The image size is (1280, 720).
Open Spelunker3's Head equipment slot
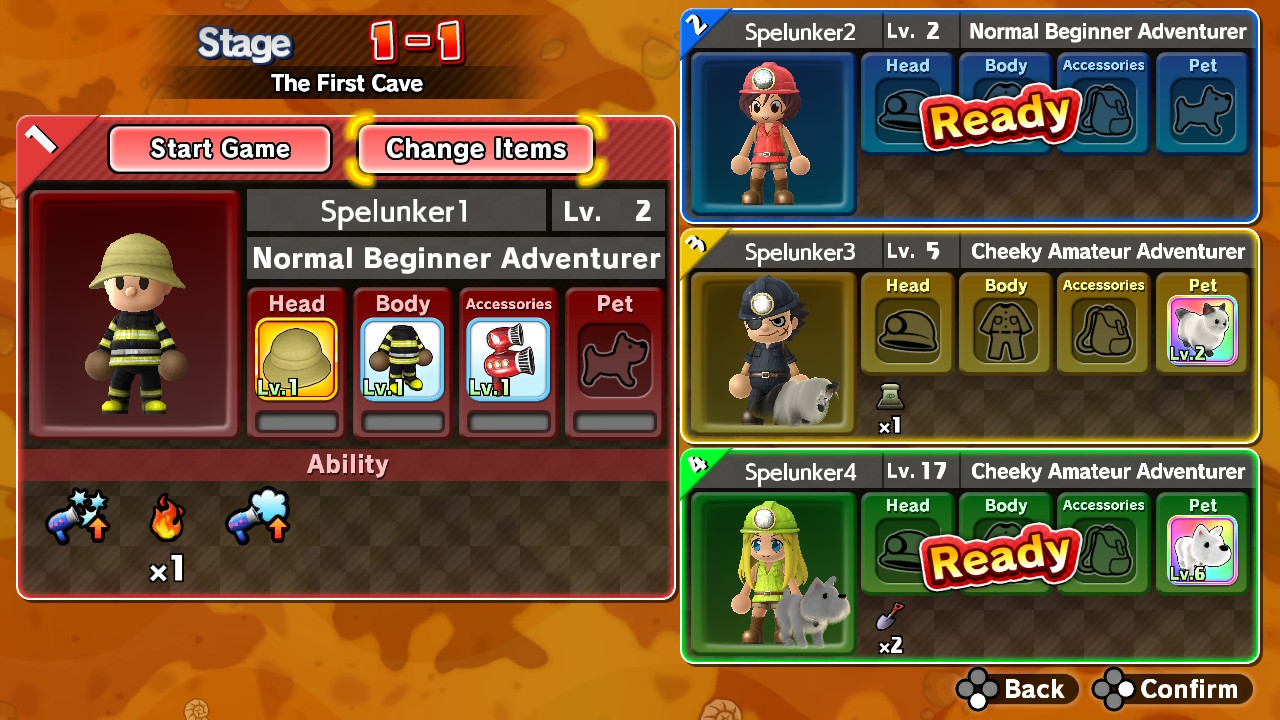(x=905, y=322)
